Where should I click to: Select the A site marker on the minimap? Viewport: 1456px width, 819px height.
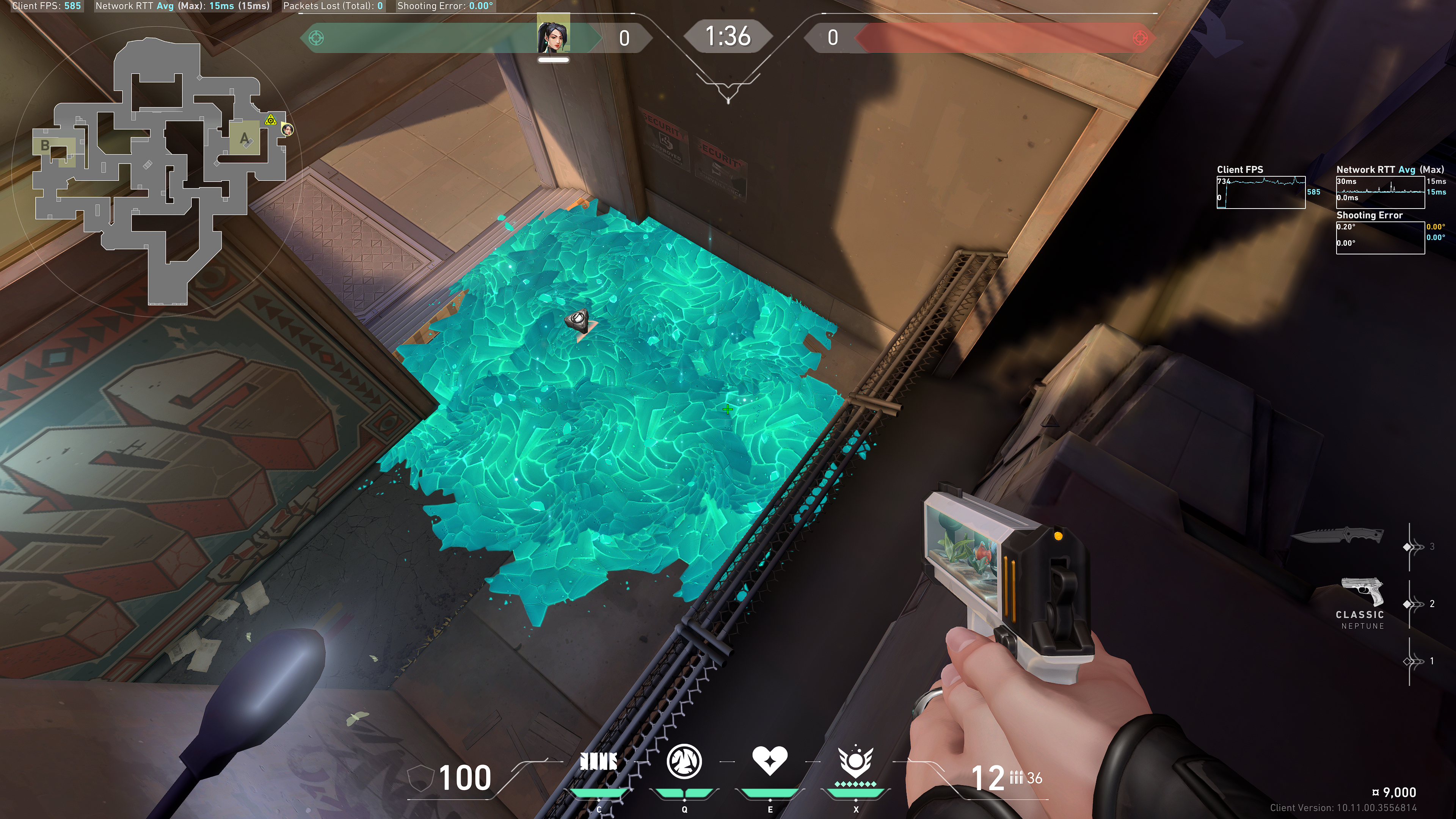point(244,138)
